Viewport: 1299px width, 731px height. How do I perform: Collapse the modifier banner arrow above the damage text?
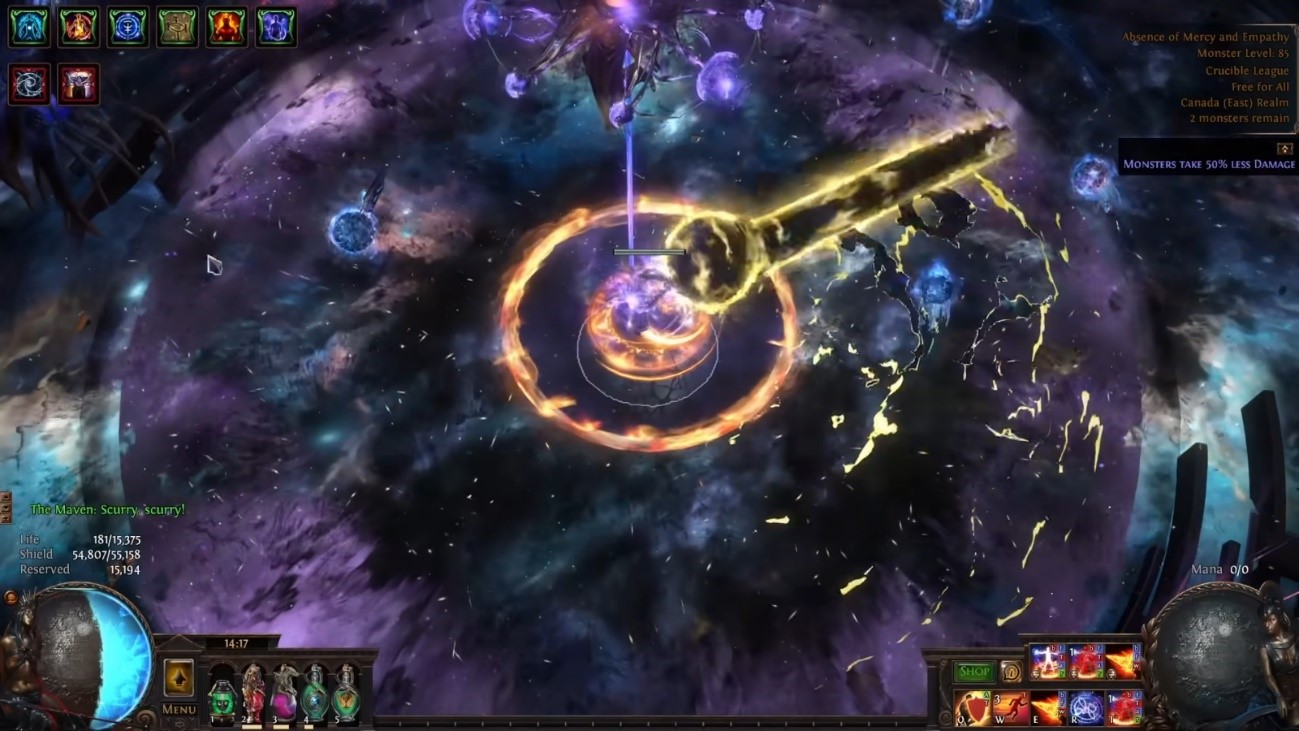click(1285, 149)
